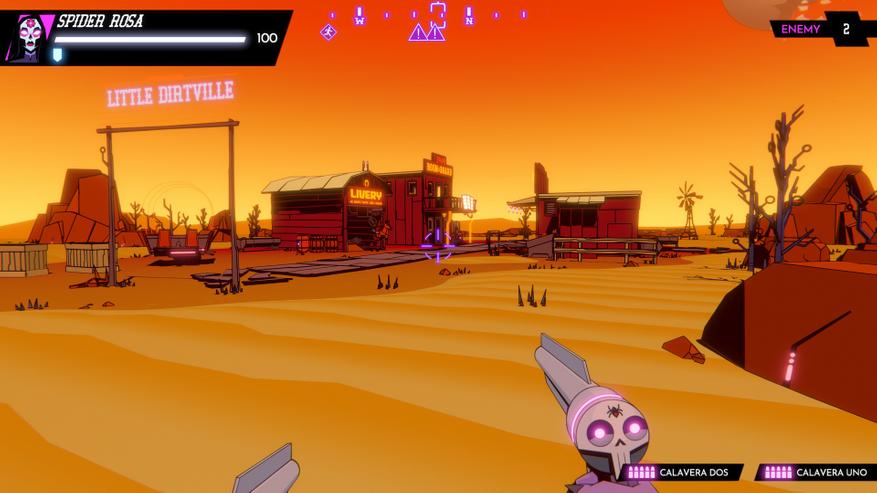Click the Spider Rosa character portrait
This screenshot has height=493, width=877.
(28, 38)
